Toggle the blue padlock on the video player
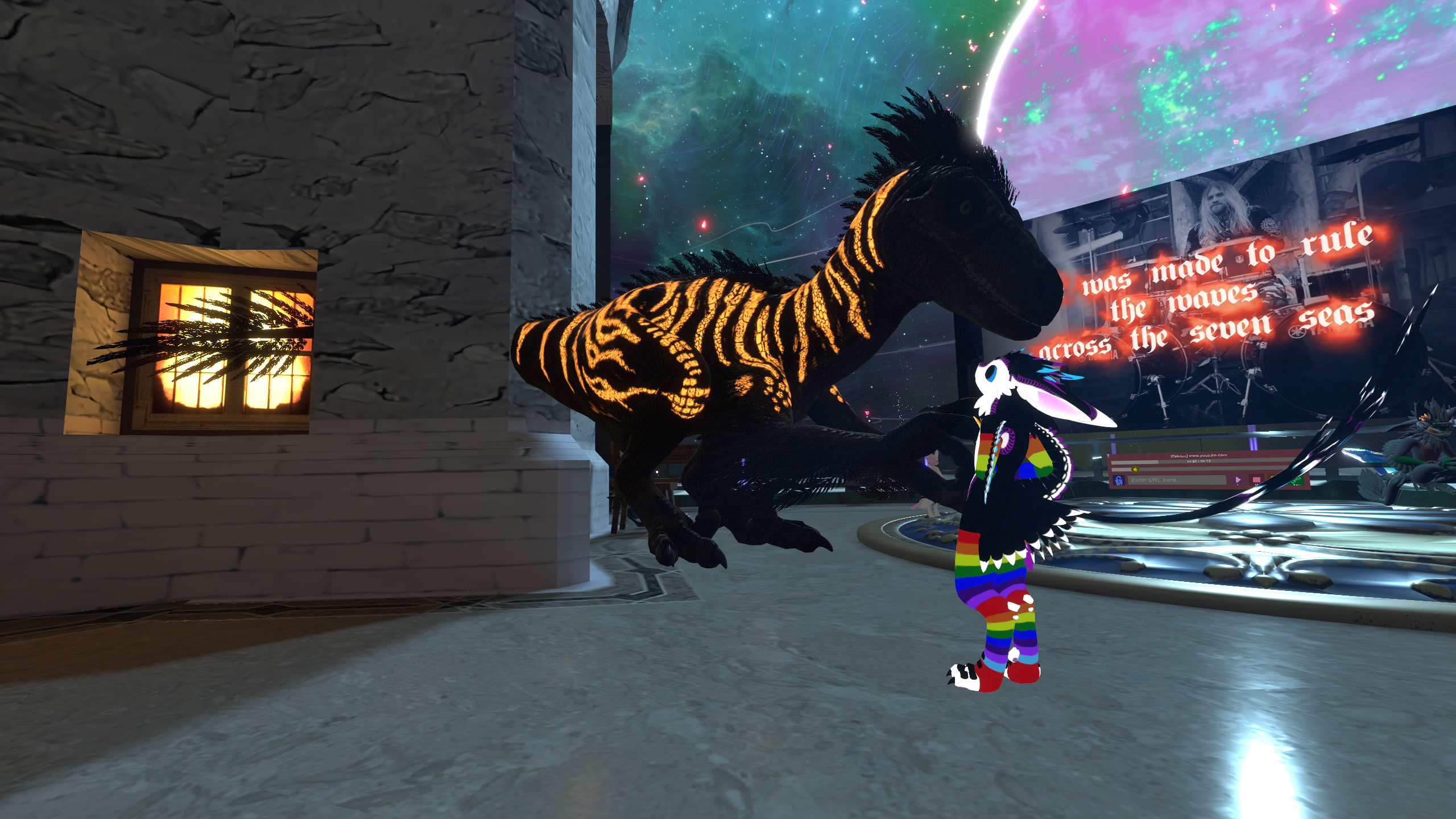This screenshot has height=819, width=1456. (x=1119, y=480)
